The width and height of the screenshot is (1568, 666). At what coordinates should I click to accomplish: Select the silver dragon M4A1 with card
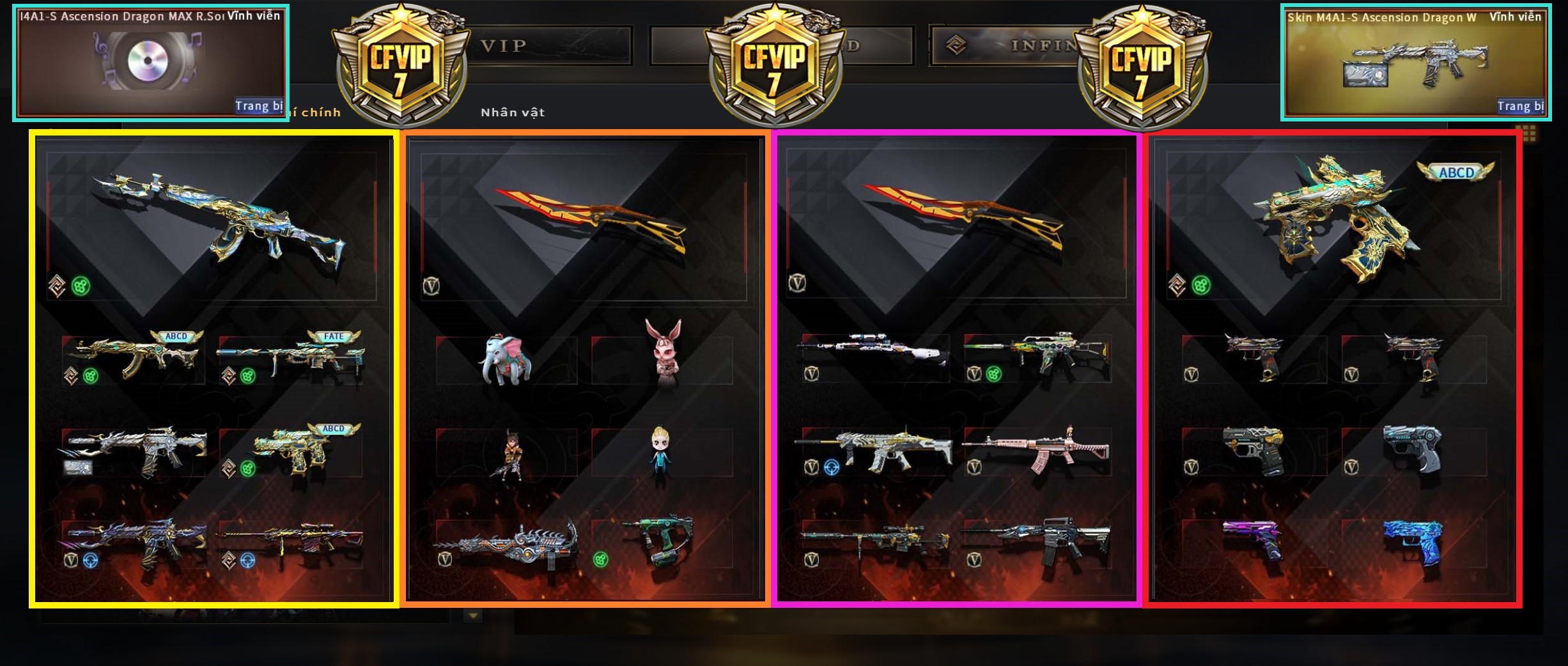[134, 451]
